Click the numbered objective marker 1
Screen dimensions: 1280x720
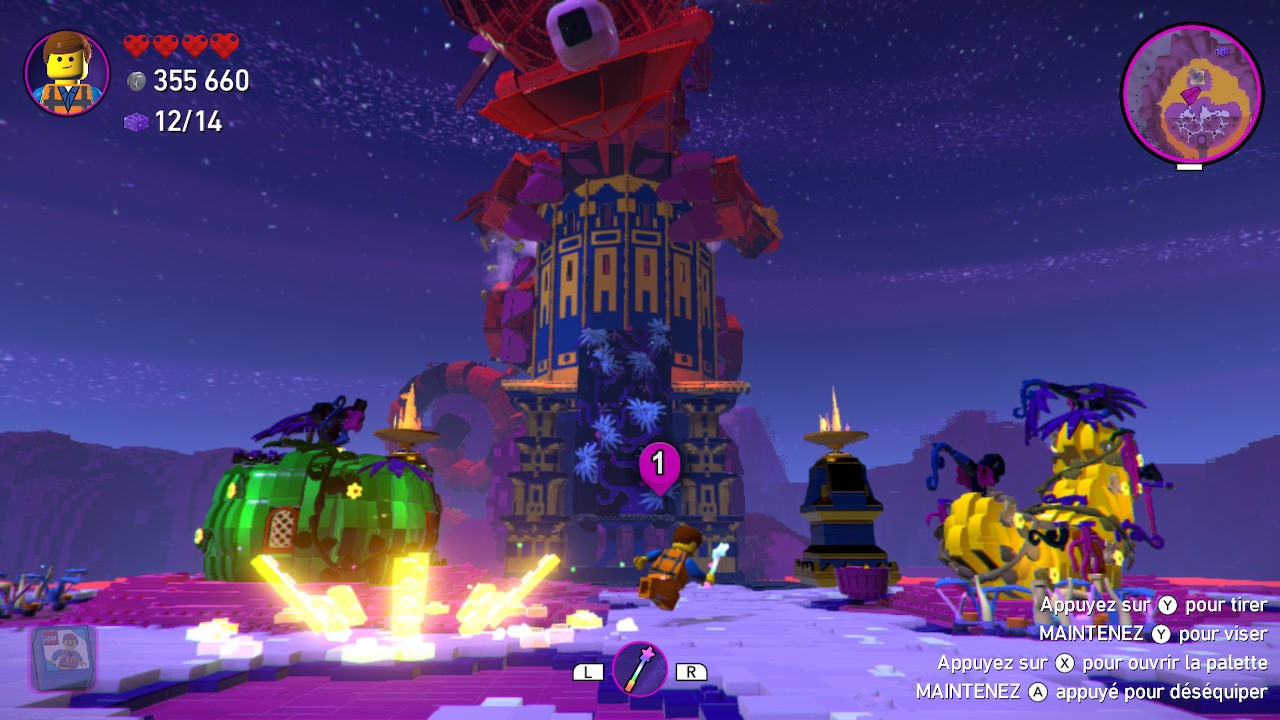click(659, 465)
